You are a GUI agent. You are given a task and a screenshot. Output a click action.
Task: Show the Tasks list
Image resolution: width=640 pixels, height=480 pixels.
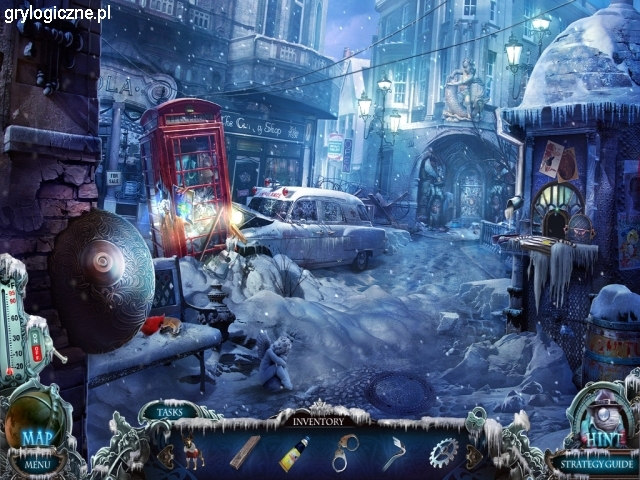tap(169, 411)
